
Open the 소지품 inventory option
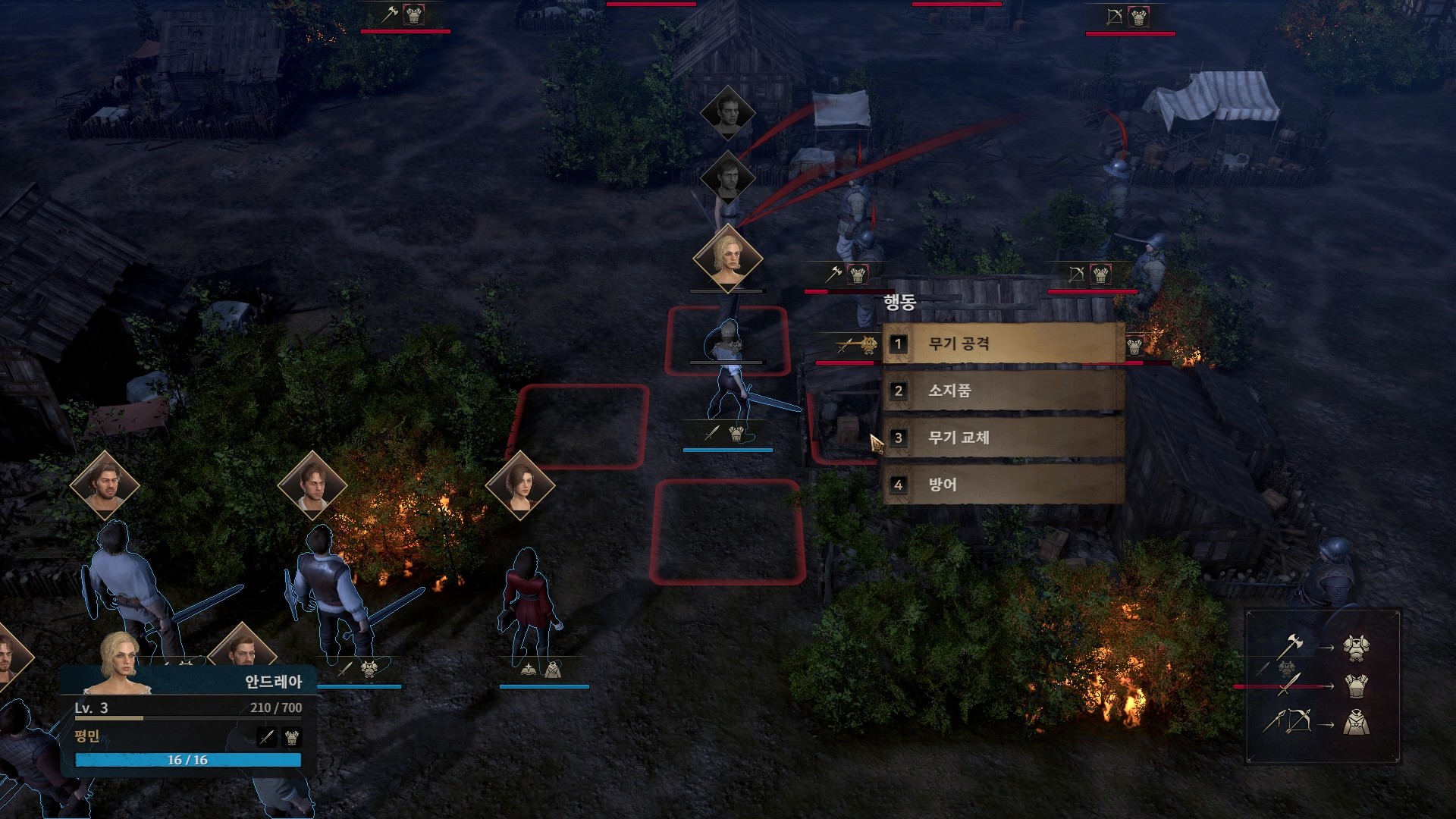1003,391
